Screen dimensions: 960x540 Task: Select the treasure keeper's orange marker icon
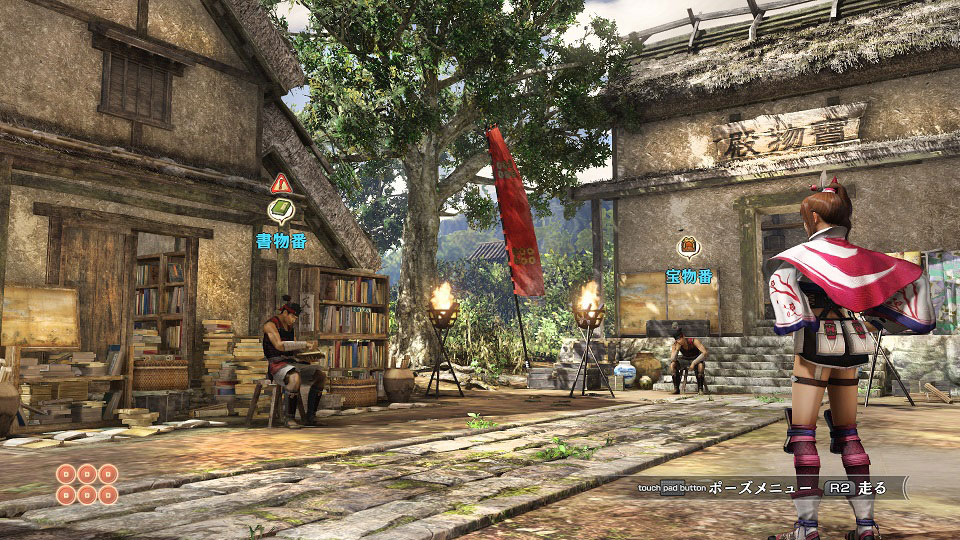pyautogui.click(x=689, y=247)
